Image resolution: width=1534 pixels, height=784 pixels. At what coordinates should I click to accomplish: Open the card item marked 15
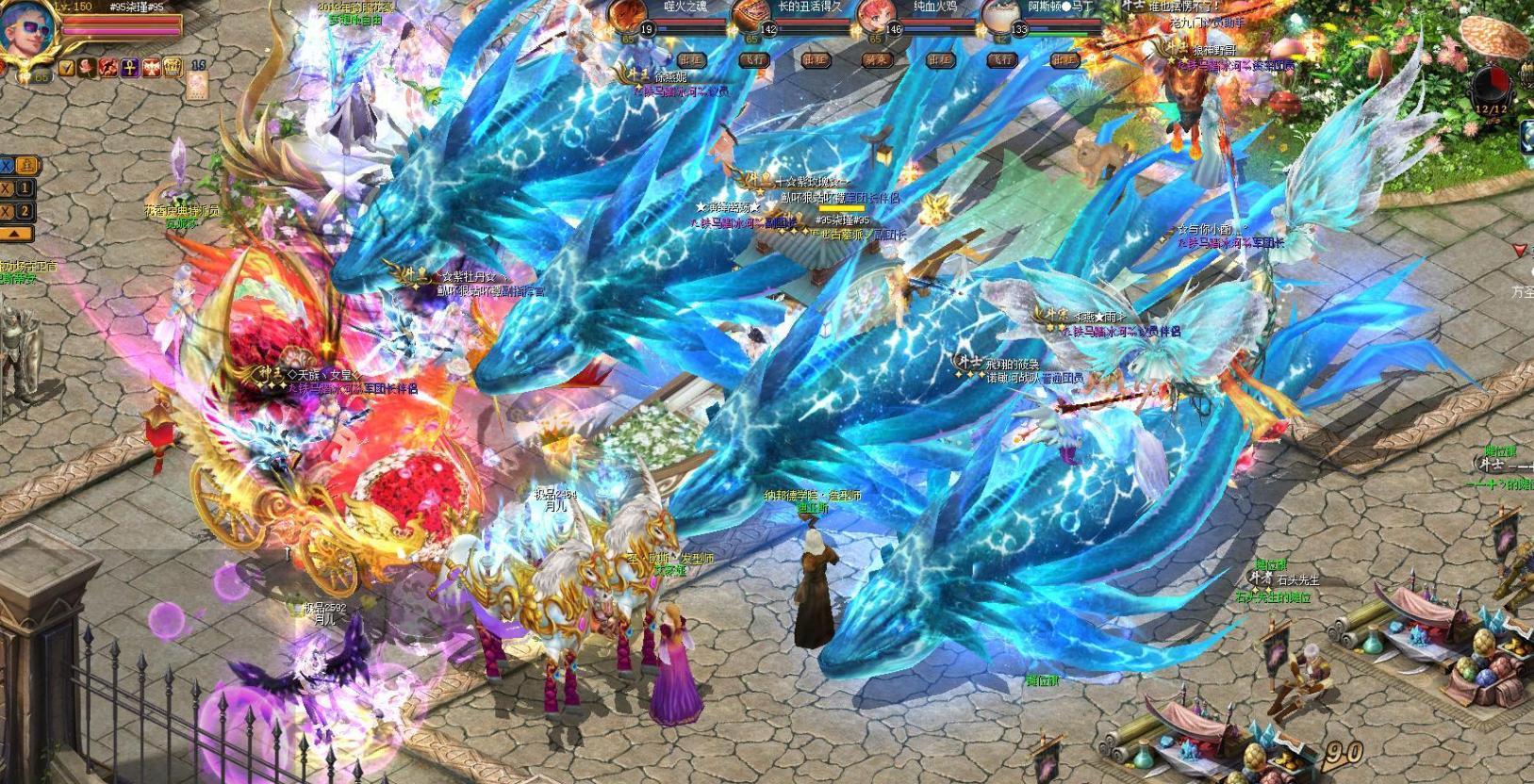pos(199,84)
